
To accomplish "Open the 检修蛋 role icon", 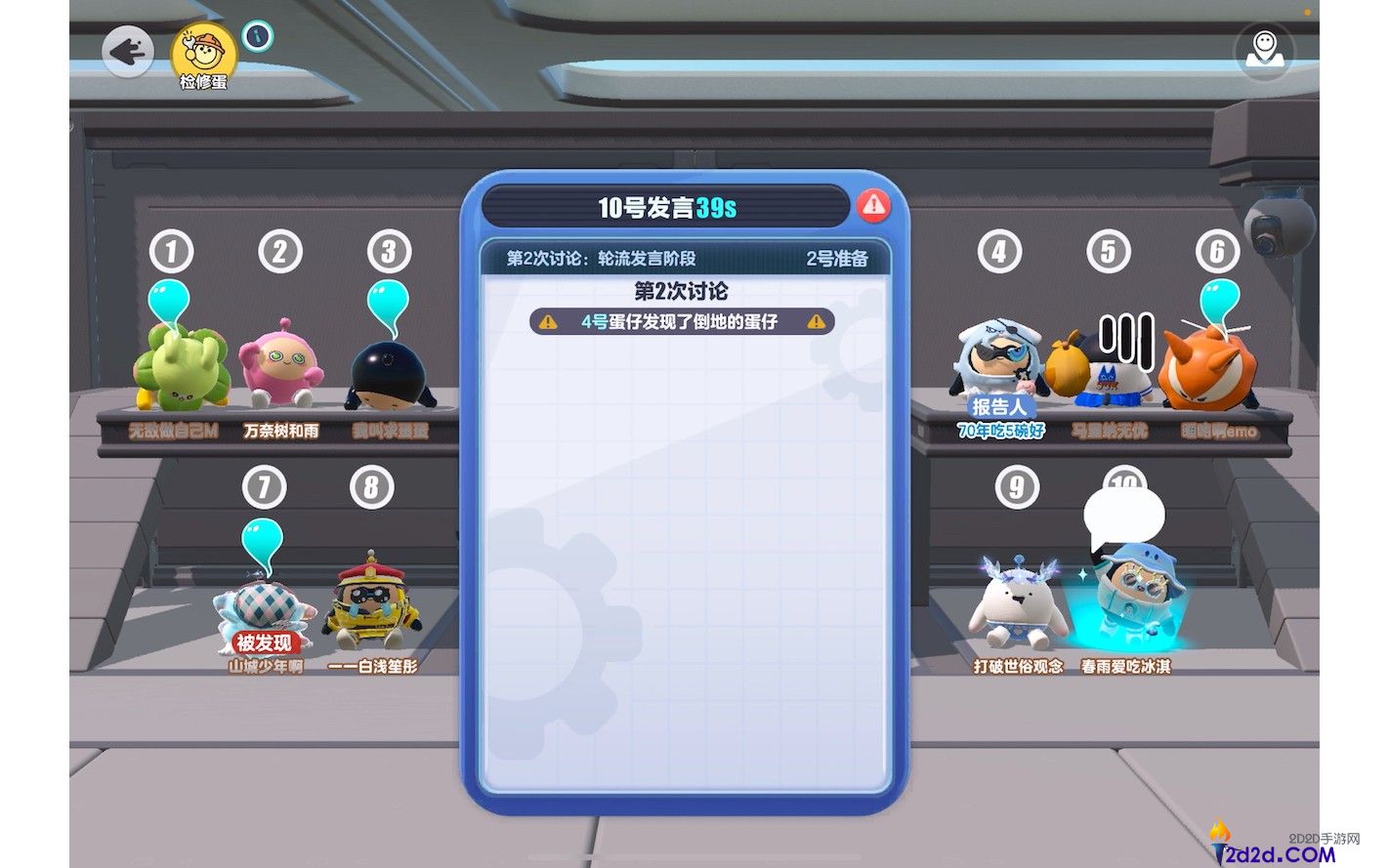I will pos(203,54).
